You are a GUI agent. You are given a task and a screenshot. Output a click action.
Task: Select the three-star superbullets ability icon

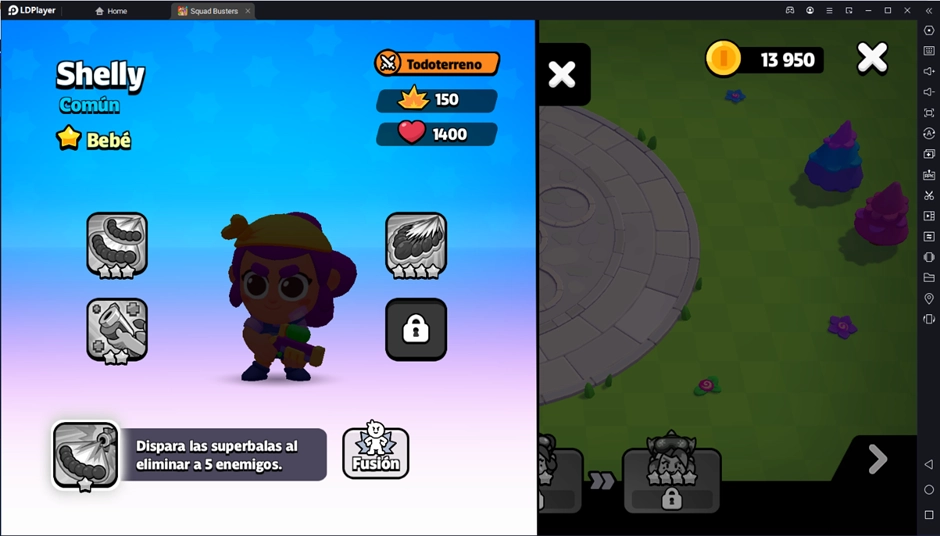tap(117, 243)
